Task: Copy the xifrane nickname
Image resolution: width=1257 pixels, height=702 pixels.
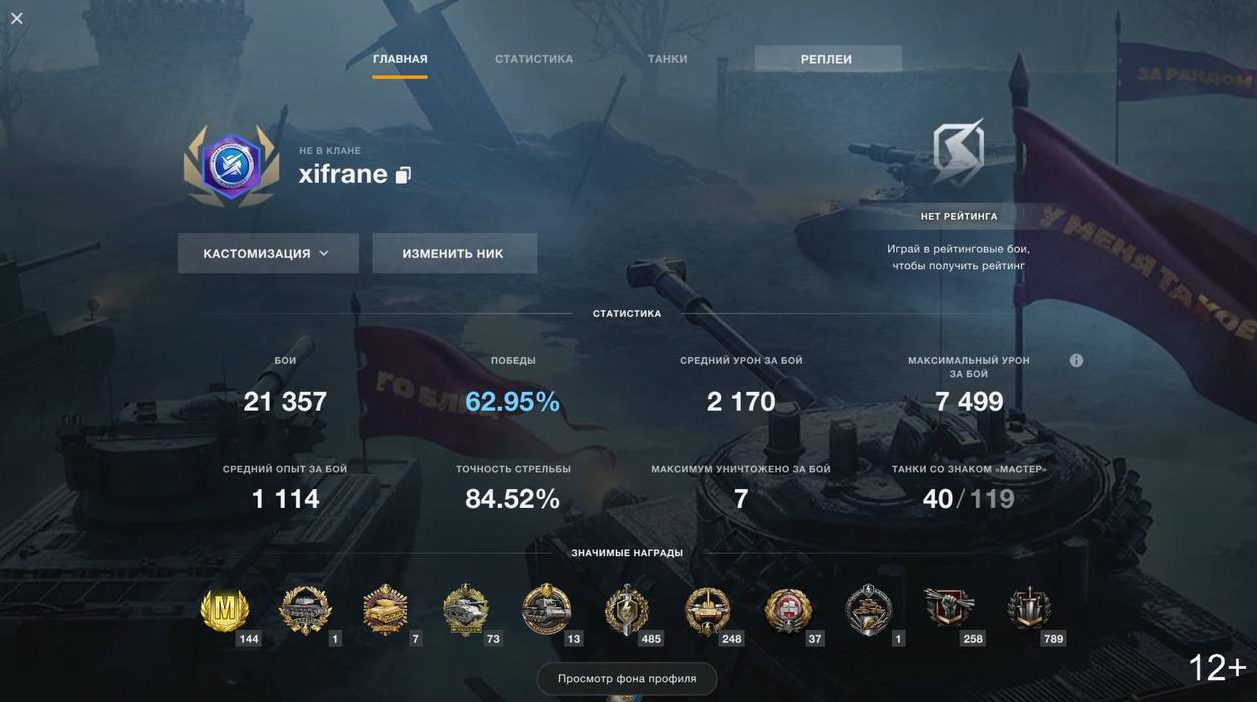Action: pos(403,175)
